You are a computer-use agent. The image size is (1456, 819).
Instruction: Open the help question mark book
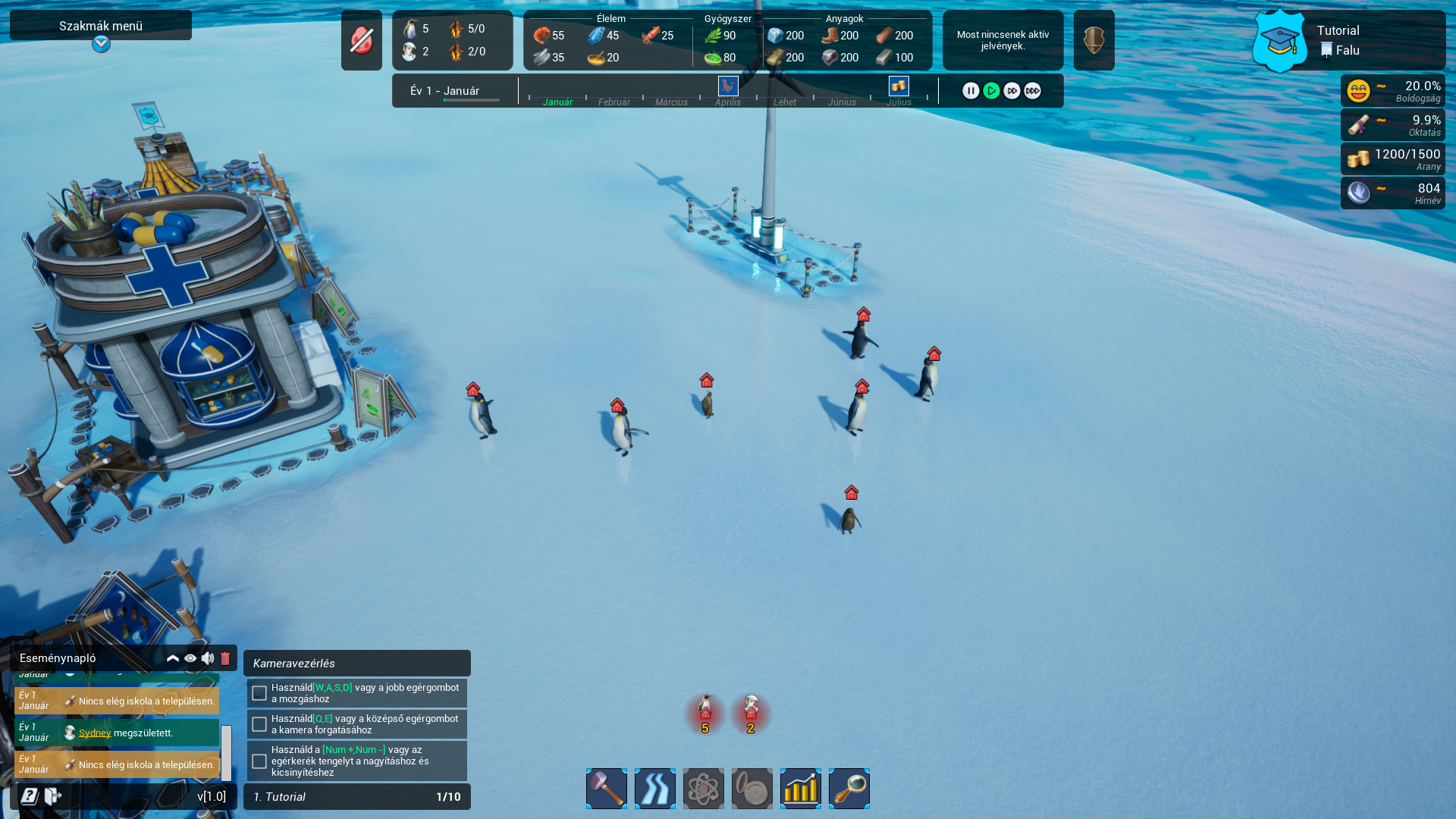point(30,796)
